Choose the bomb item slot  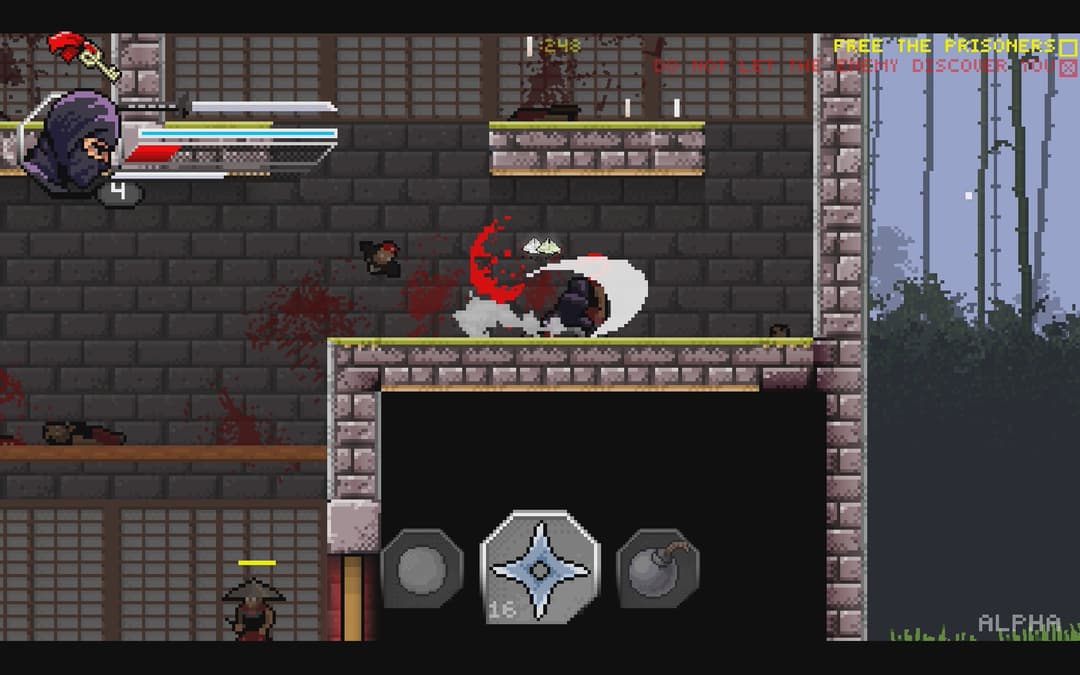coord(657,569)
